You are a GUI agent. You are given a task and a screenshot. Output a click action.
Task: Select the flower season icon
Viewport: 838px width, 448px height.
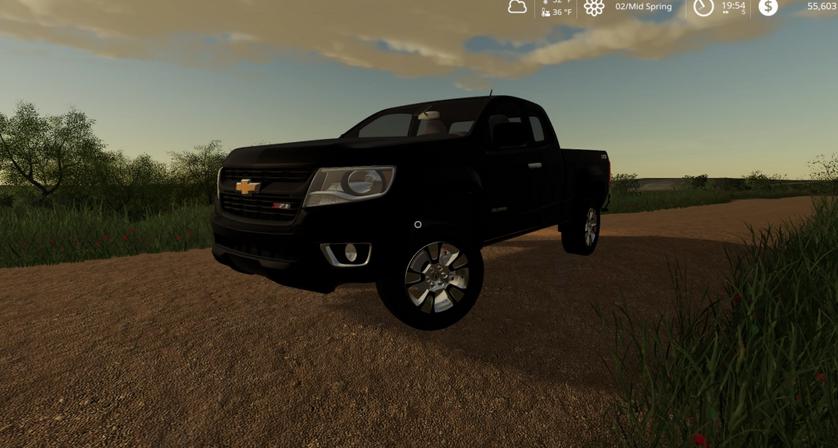[594, 7]
